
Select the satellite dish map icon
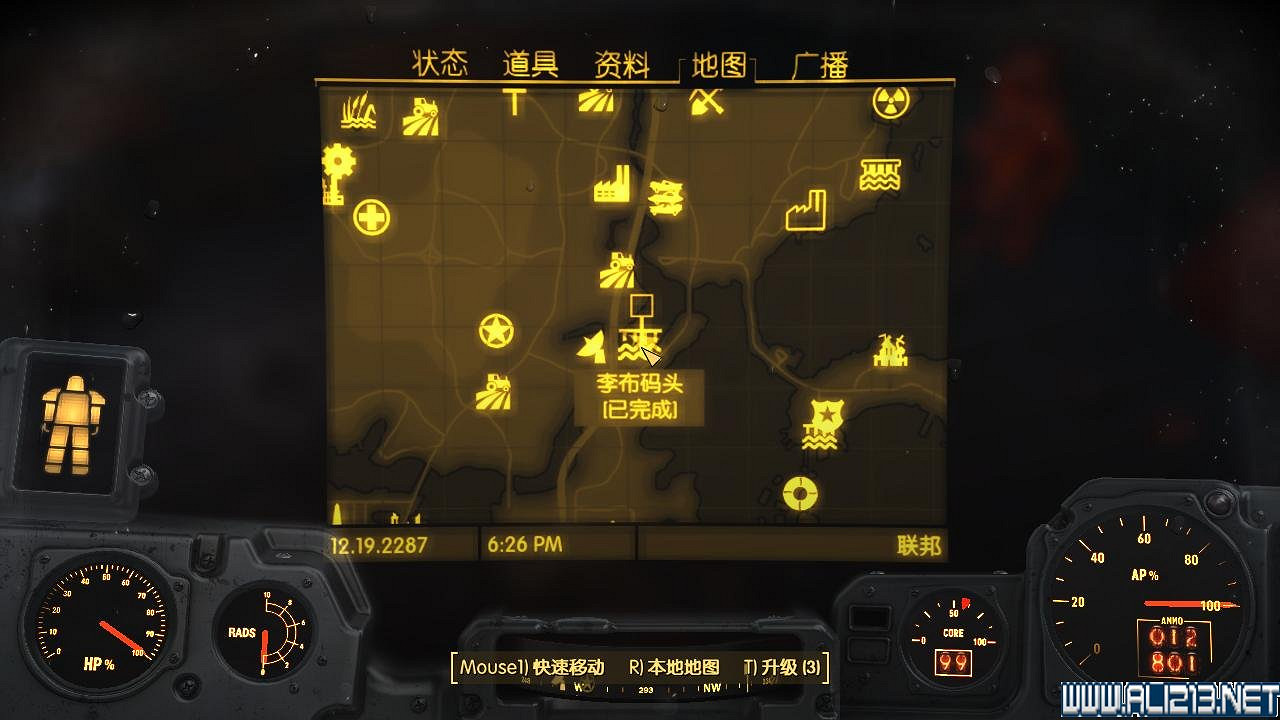pyautogui.click(x=591, y=346)
